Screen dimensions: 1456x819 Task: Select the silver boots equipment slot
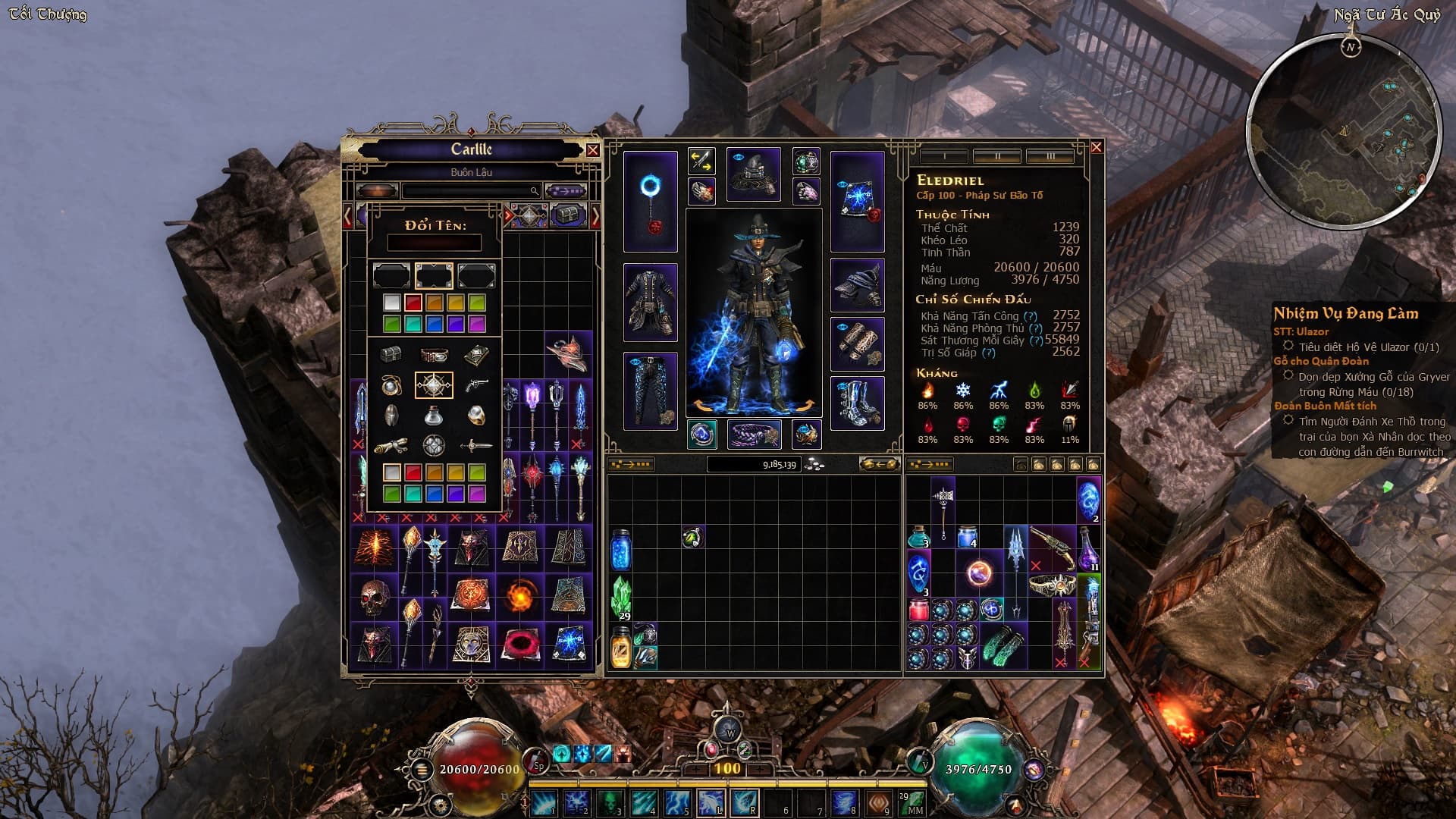pos(857,403)
